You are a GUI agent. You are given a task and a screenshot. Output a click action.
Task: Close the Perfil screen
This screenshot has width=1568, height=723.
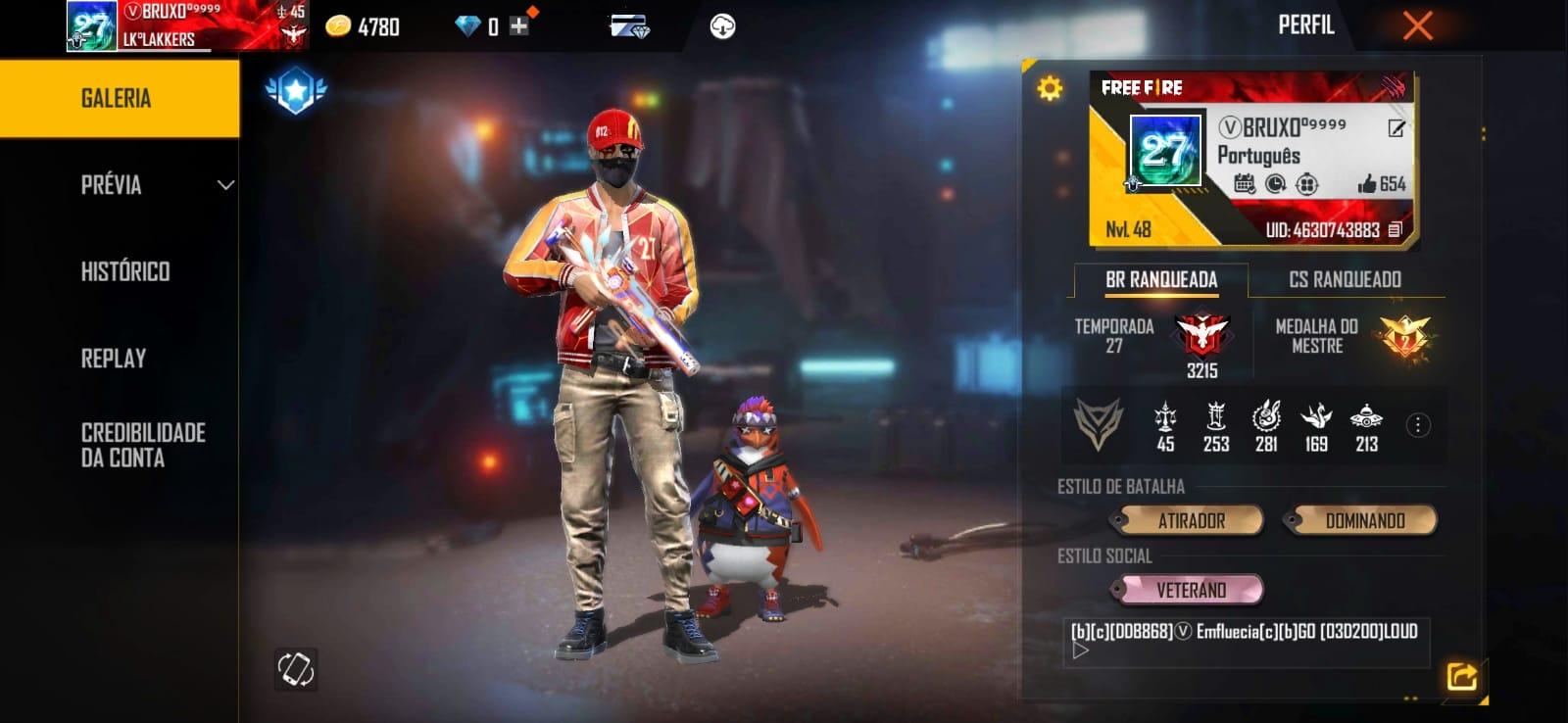pos(1417,25)
